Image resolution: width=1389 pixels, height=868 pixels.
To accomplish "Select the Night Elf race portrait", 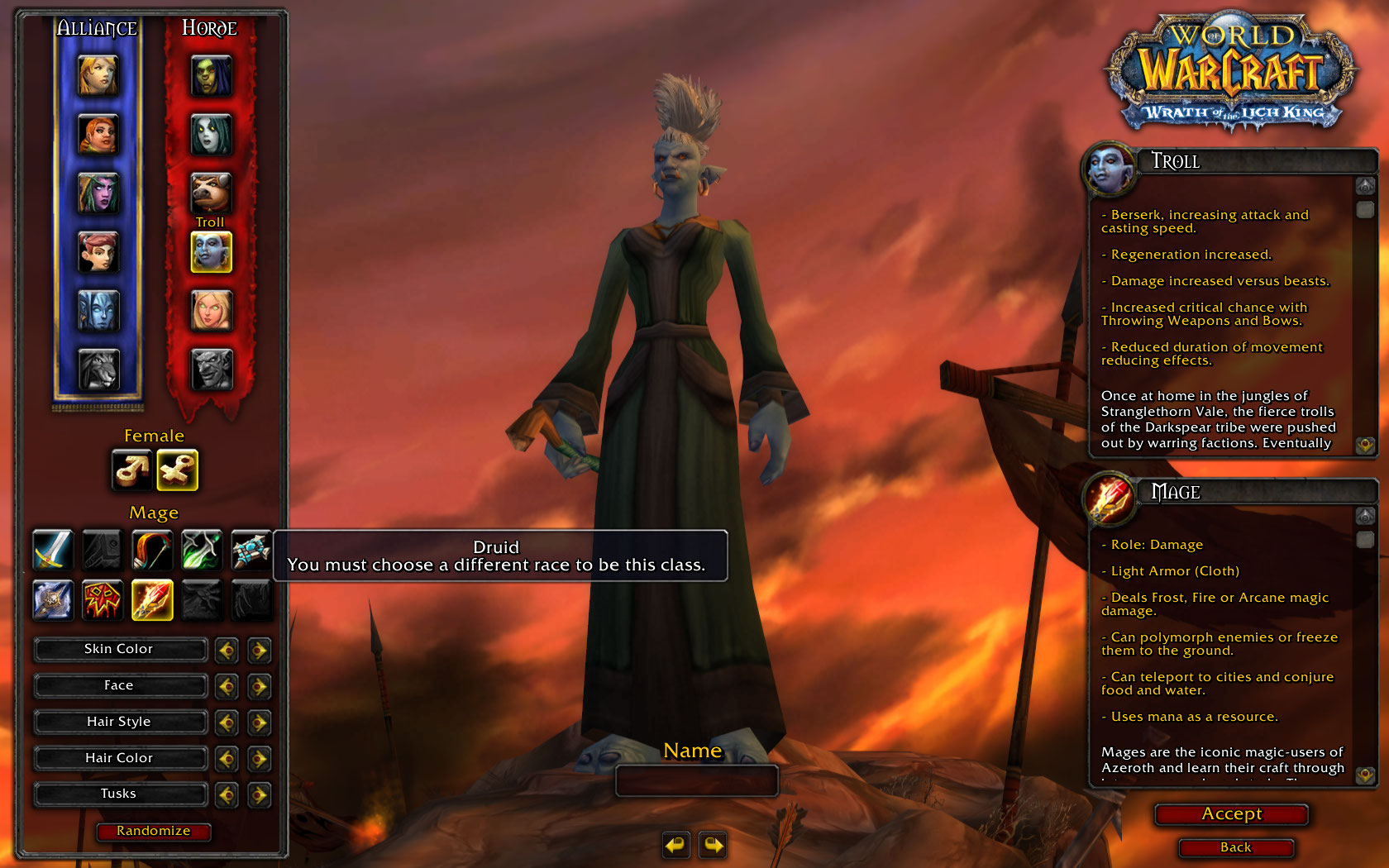I will pos(98,193).
